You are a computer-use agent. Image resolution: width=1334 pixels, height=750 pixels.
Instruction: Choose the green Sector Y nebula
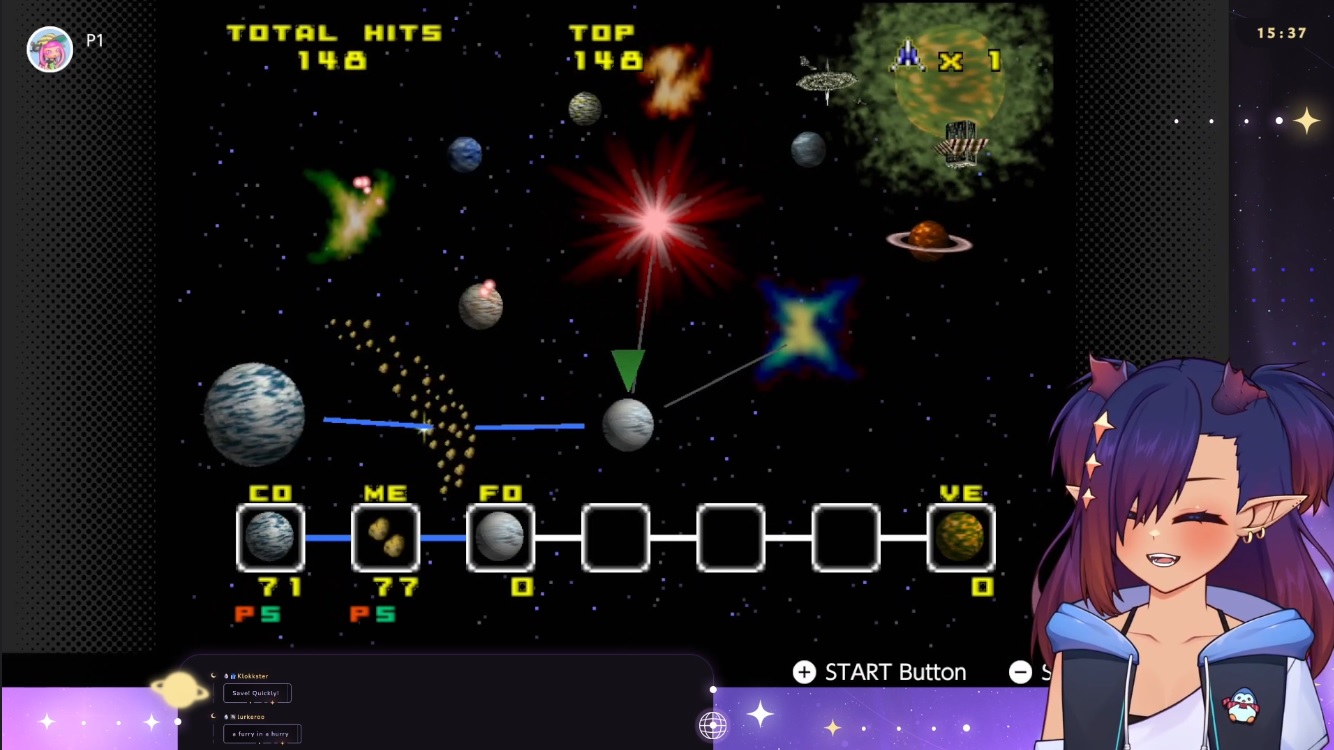[348, 212]
